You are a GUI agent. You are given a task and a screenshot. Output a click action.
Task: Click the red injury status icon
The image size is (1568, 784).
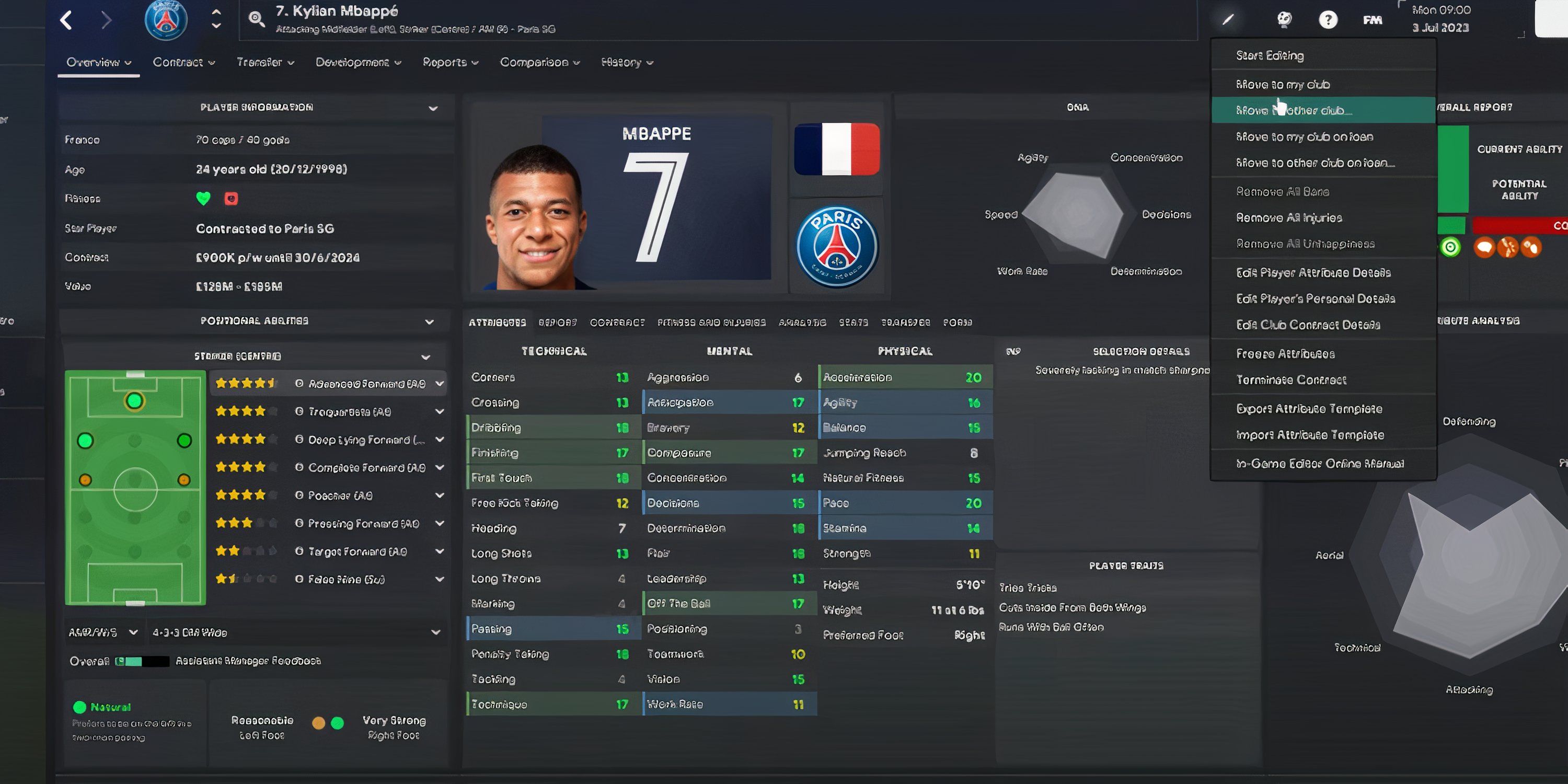coord(232,198)
